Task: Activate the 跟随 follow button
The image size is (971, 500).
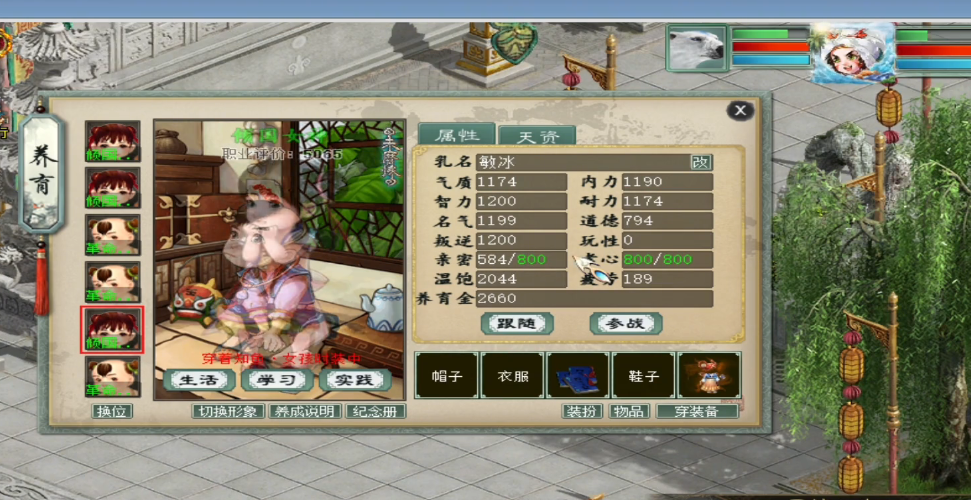Action: [x=516, y=323]
